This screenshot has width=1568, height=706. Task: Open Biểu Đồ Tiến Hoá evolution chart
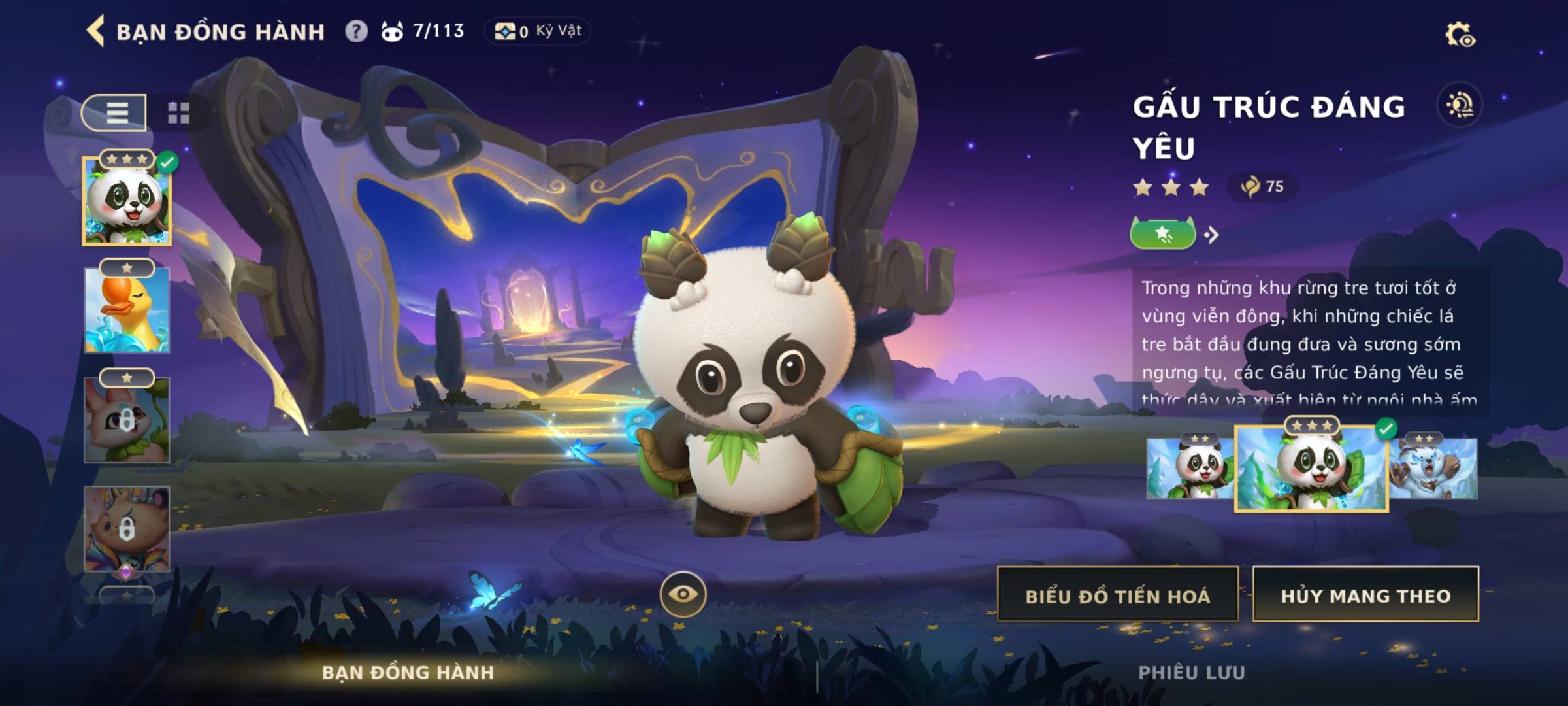tap(1117, 595)
